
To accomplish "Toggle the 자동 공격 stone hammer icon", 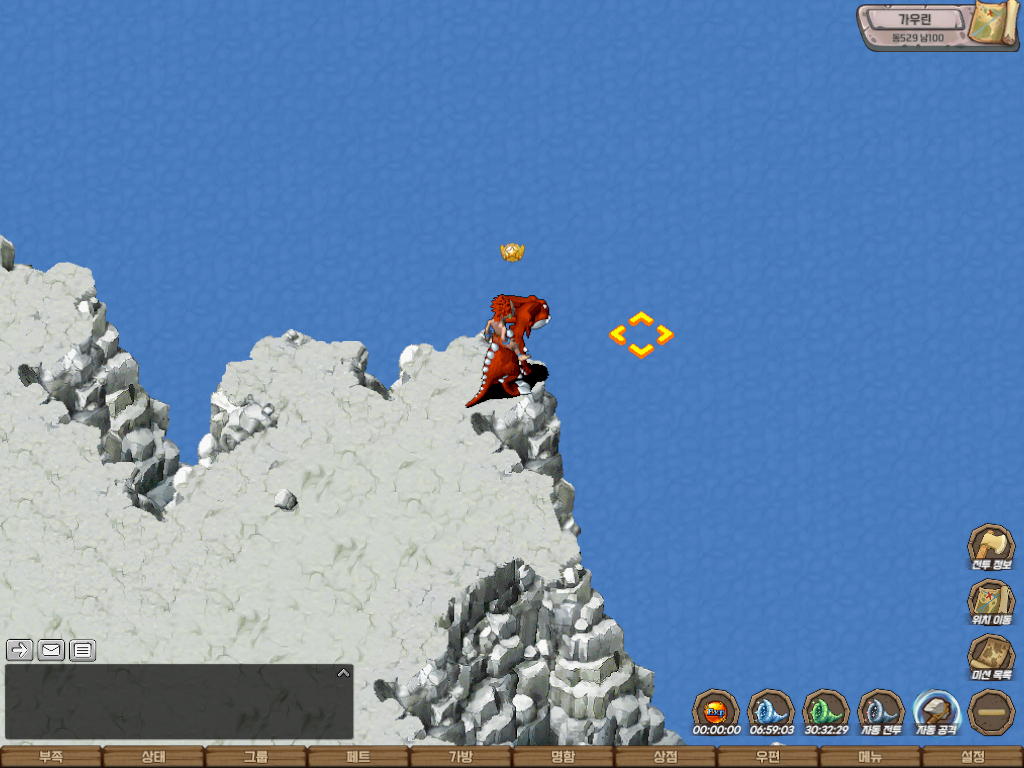I will click(936, 711).
